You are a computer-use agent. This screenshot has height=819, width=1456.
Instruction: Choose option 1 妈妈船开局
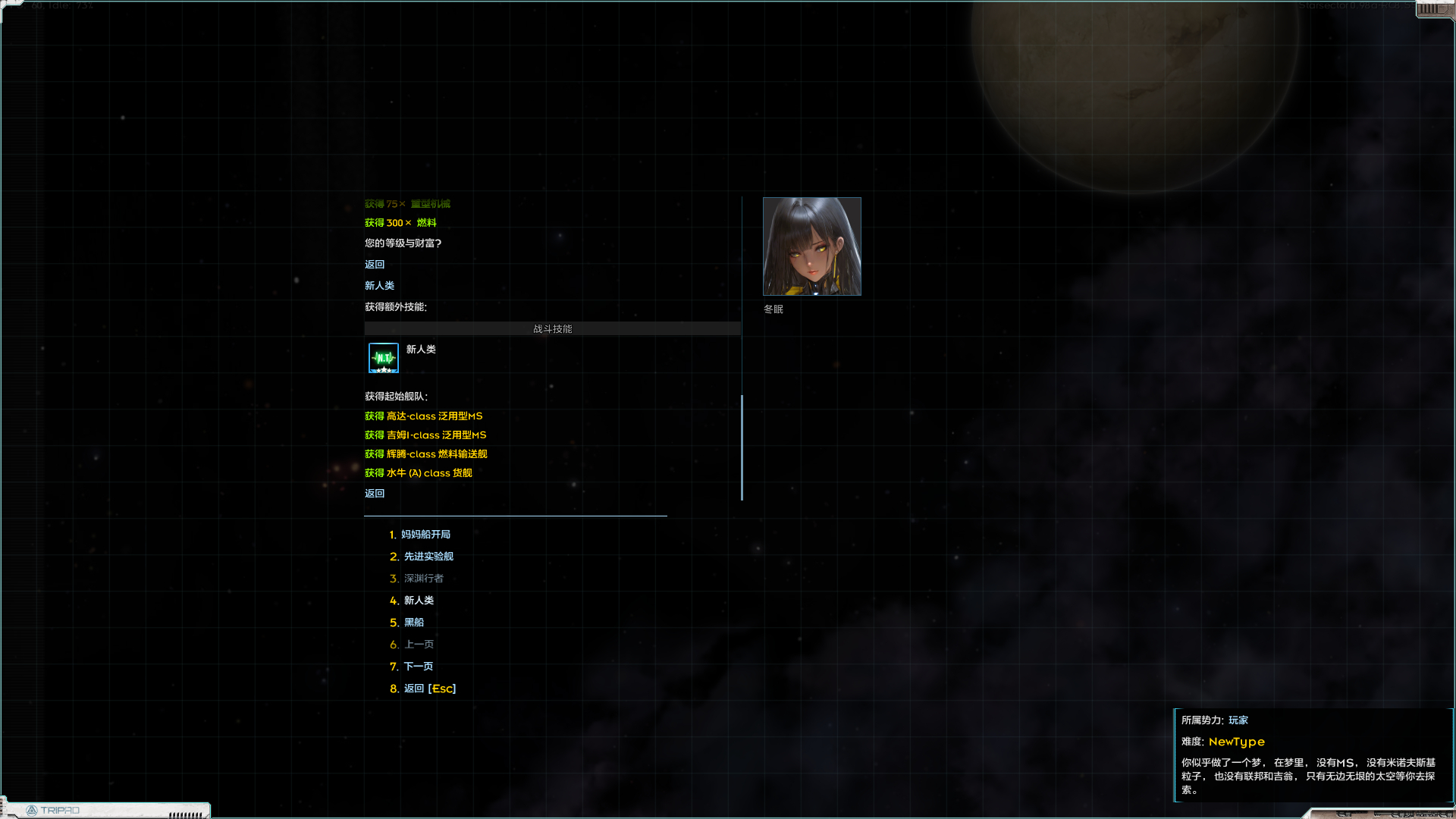pyautogui.click(x=426, y=534)
